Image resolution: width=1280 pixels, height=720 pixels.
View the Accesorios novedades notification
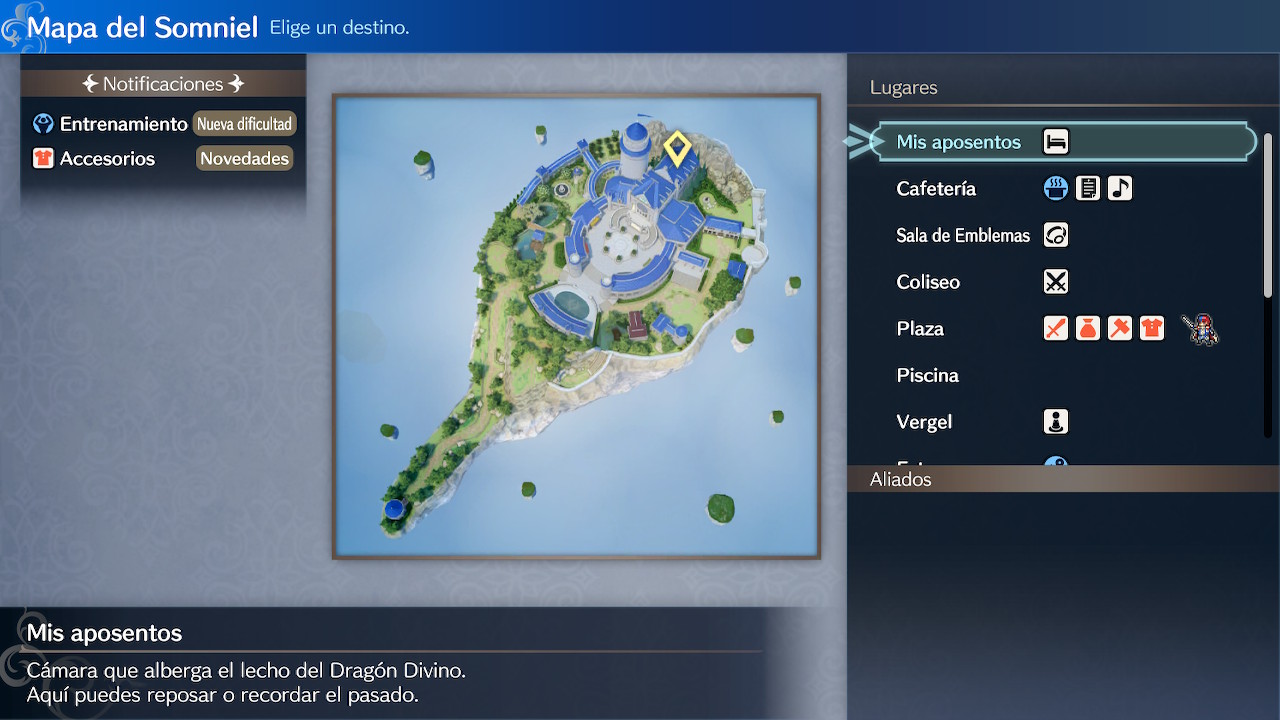[x=107, y=159]
